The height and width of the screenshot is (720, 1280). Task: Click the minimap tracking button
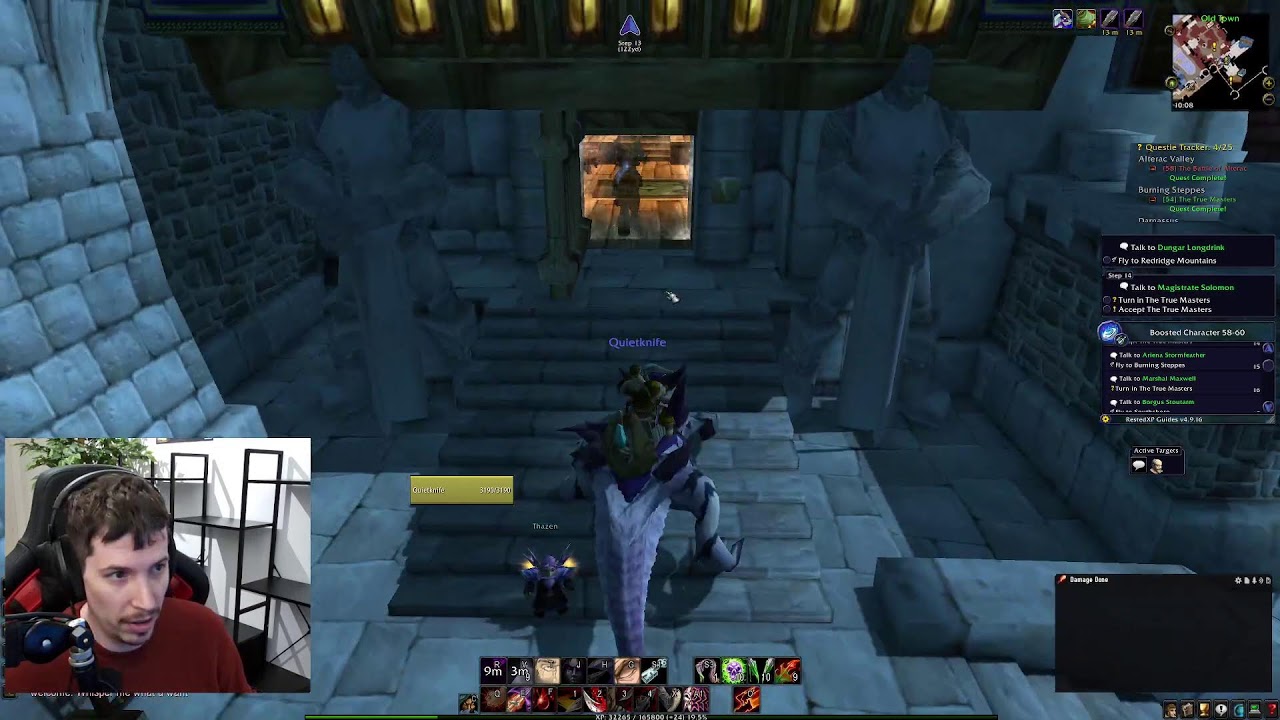[x=1176, y=30]
